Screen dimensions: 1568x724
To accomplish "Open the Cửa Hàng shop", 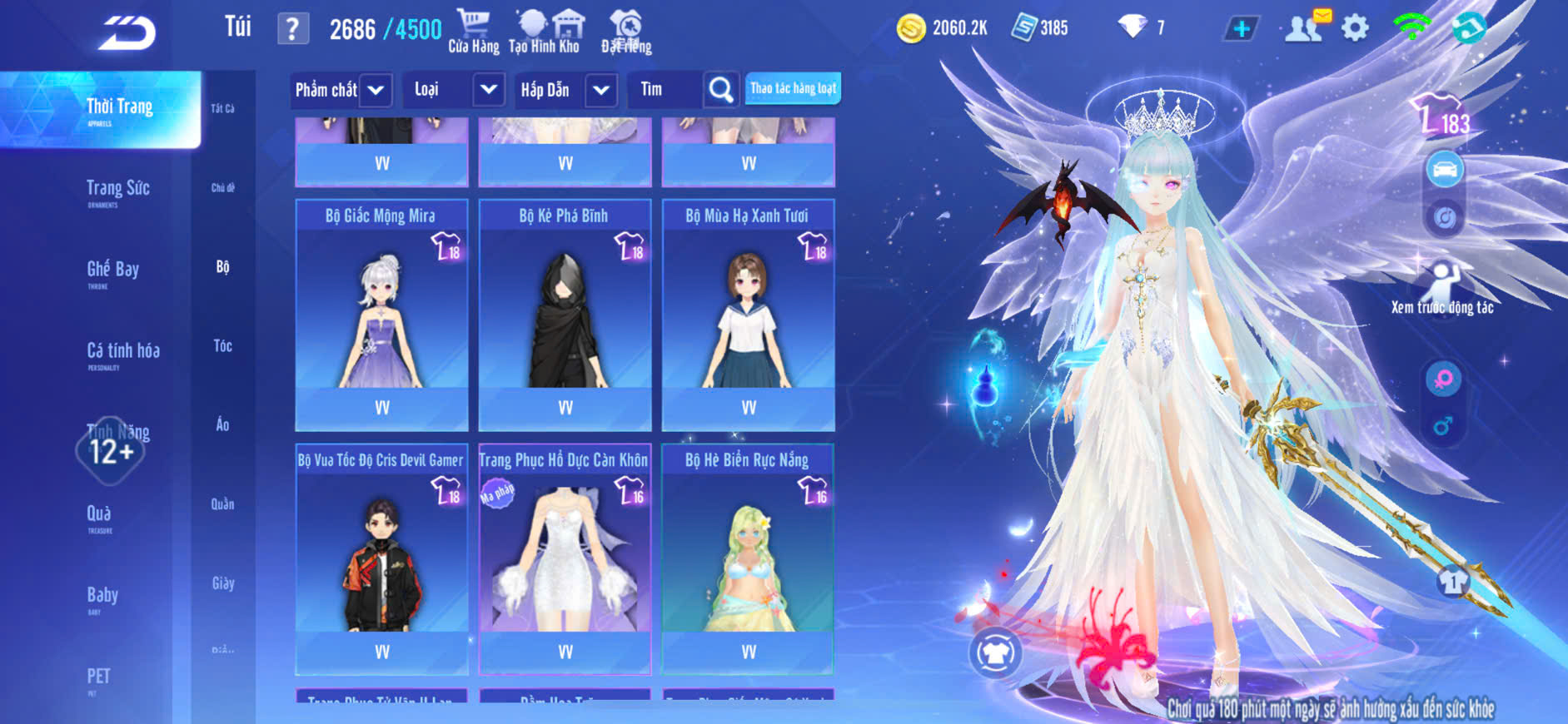I will [473, 32].
